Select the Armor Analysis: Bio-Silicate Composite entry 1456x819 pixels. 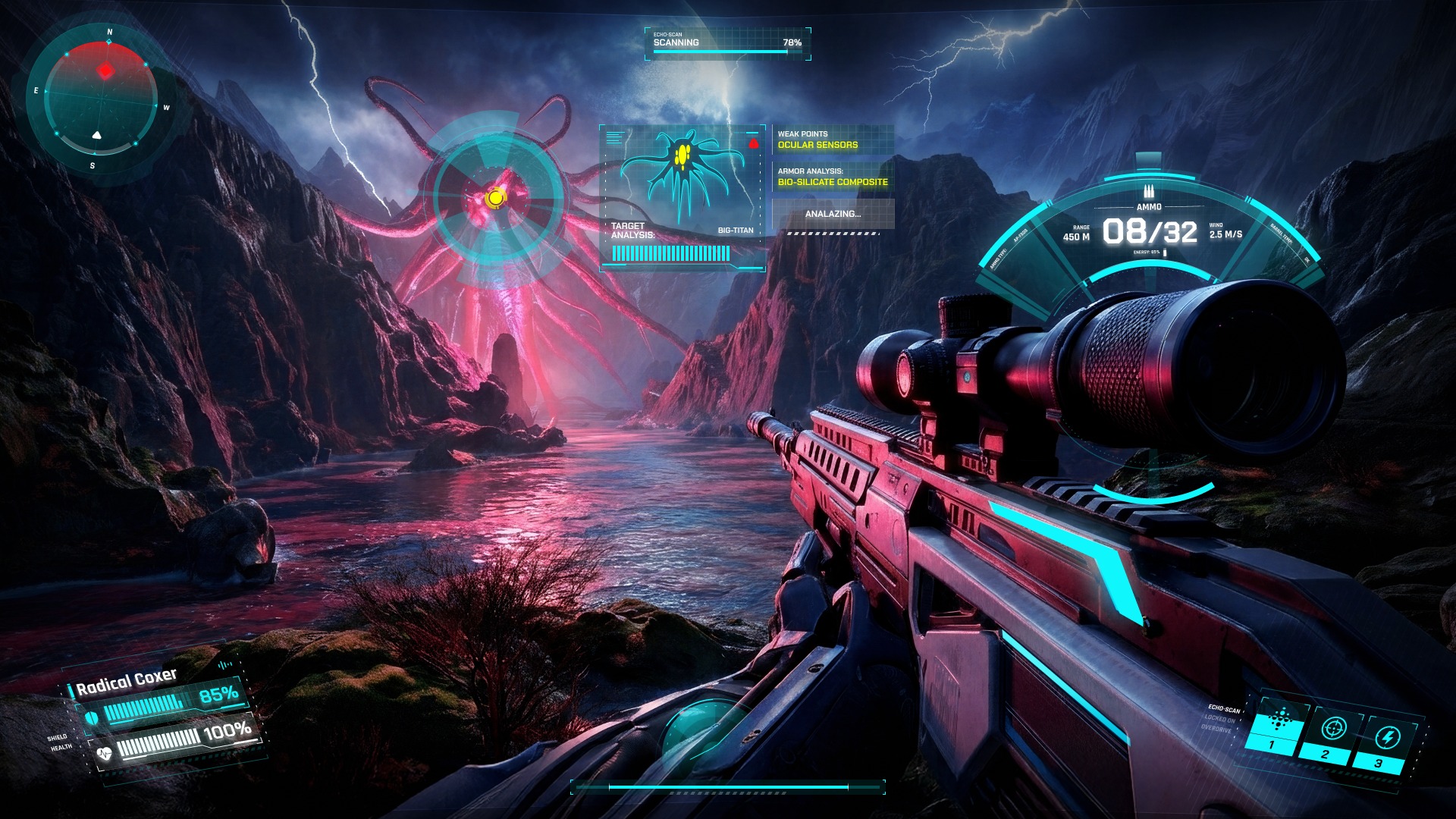[x=833, y=177]
